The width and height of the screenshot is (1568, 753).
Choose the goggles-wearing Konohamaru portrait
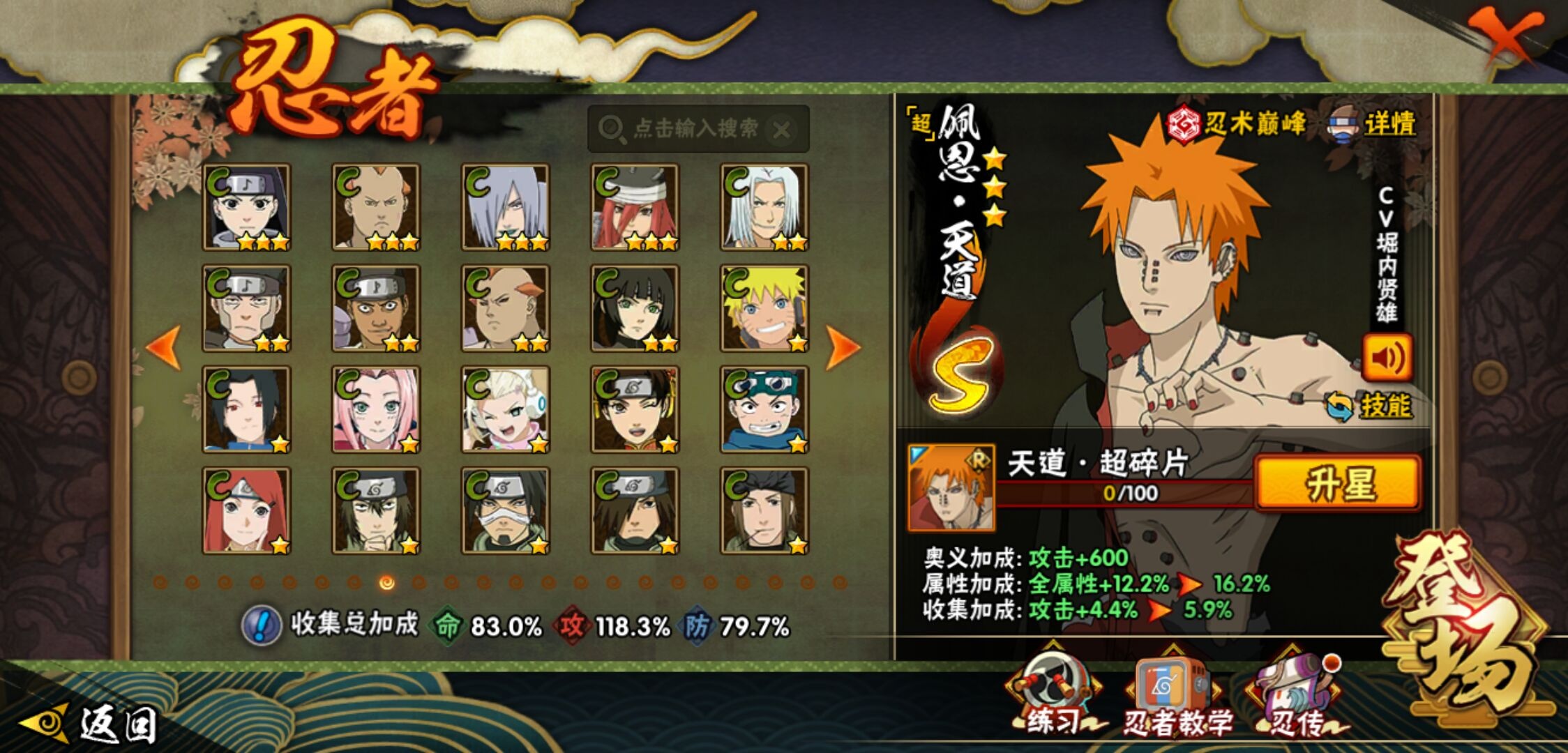coord(764,409)
